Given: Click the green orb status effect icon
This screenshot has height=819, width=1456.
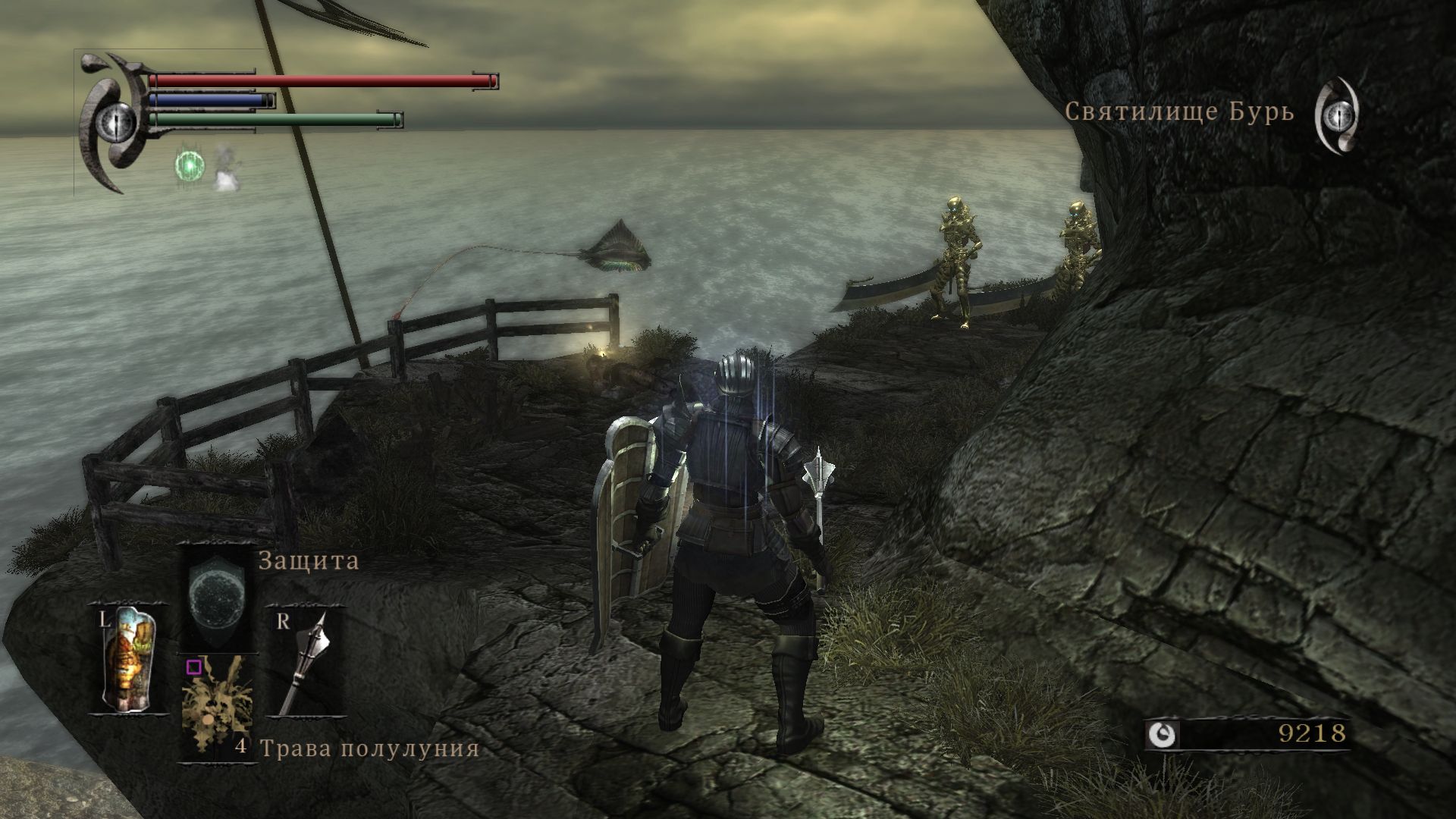Looking at the screenshot, I should [190, 165].
